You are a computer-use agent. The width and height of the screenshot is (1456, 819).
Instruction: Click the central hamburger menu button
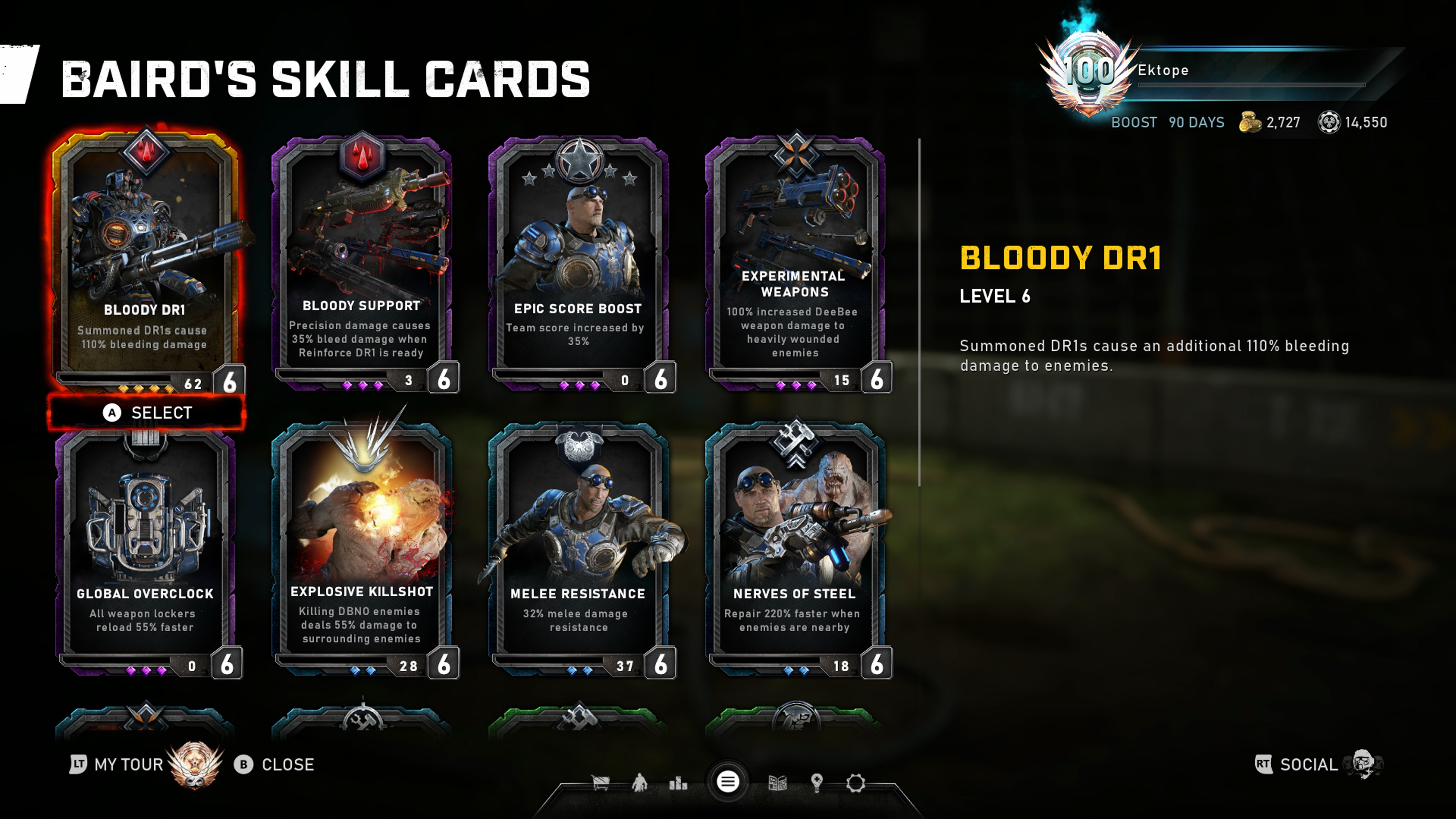728,782
